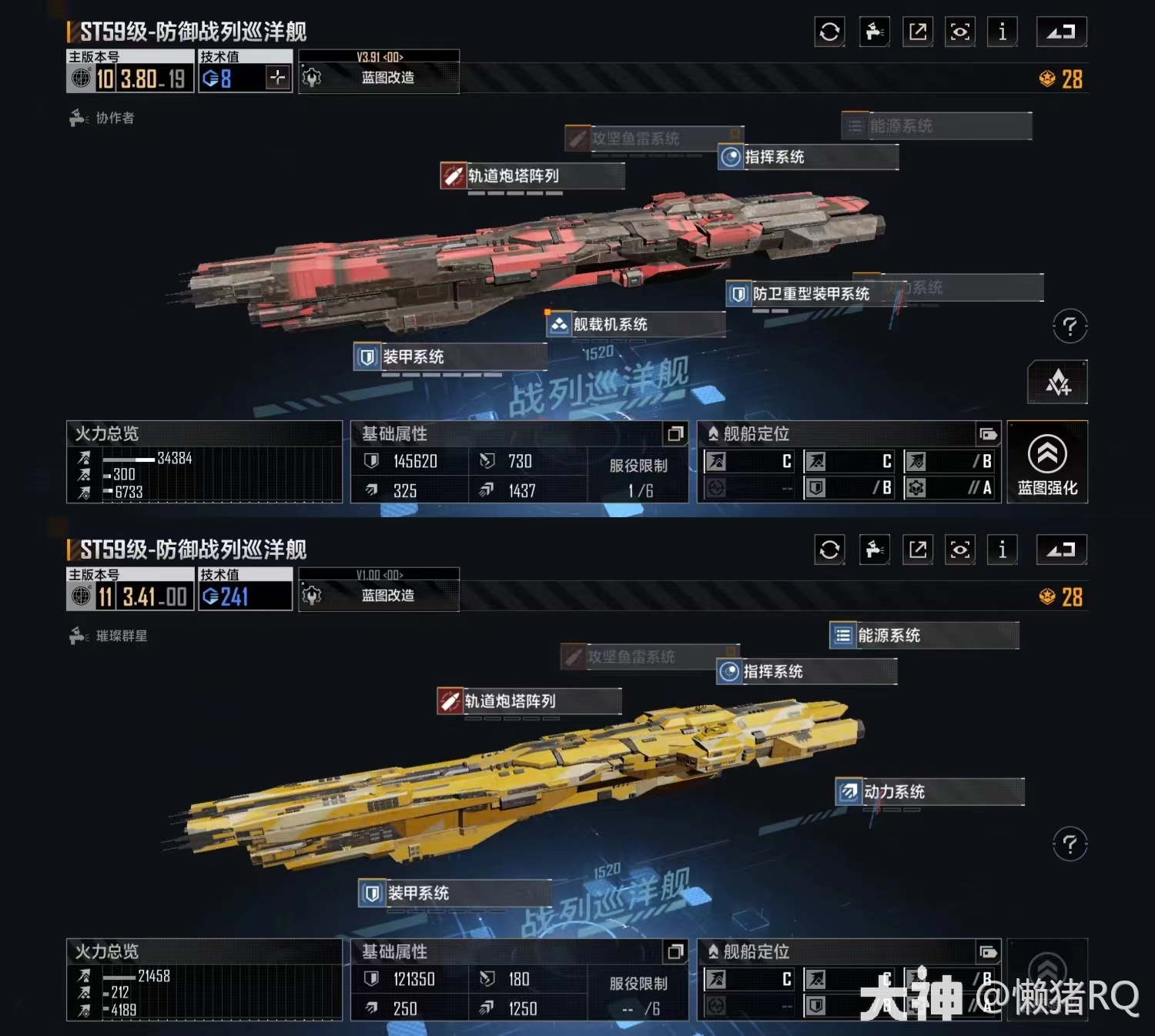Viewport: 1155px width, 1036px height.
Task: Expand the 舰船定位 panel via its tag icon
Action: click(x=988, y=433)
